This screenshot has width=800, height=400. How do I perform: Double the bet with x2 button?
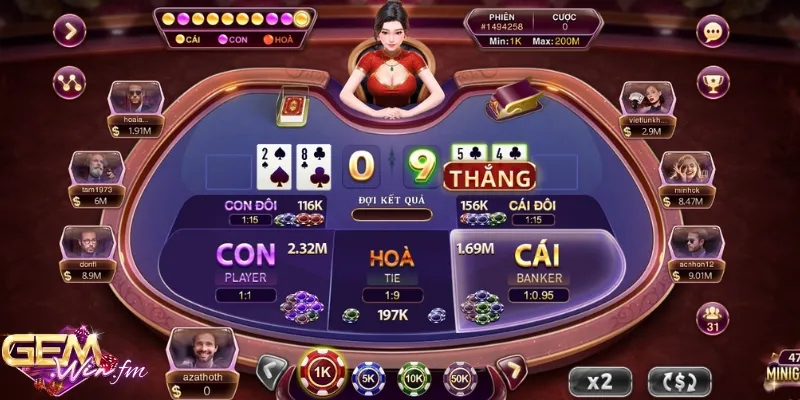[x=600, y=380]
